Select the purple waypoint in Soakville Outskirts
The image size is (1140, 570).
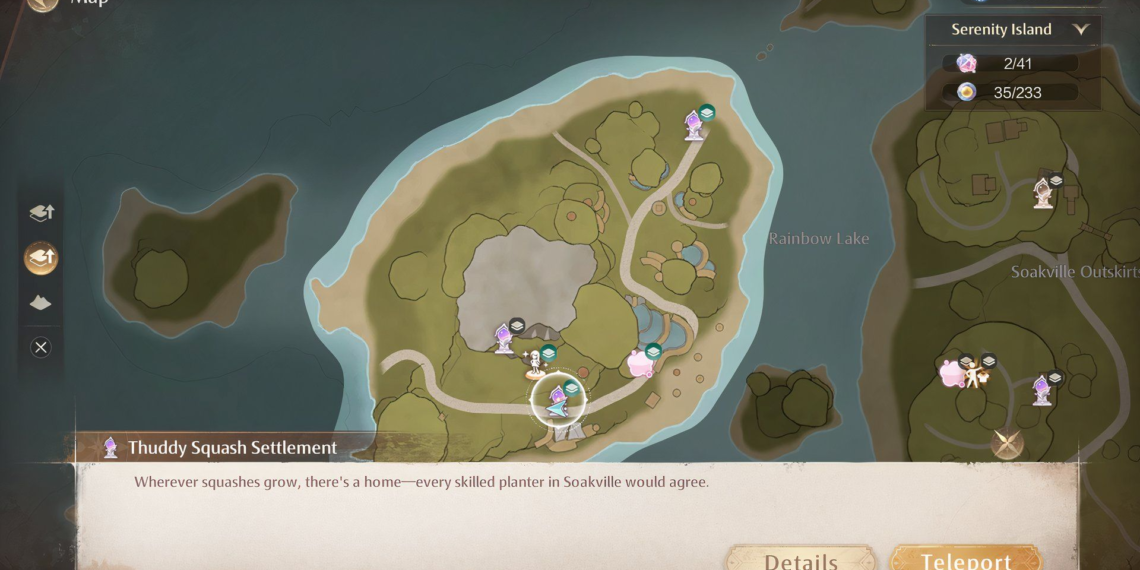click(x=1042, y=389)
